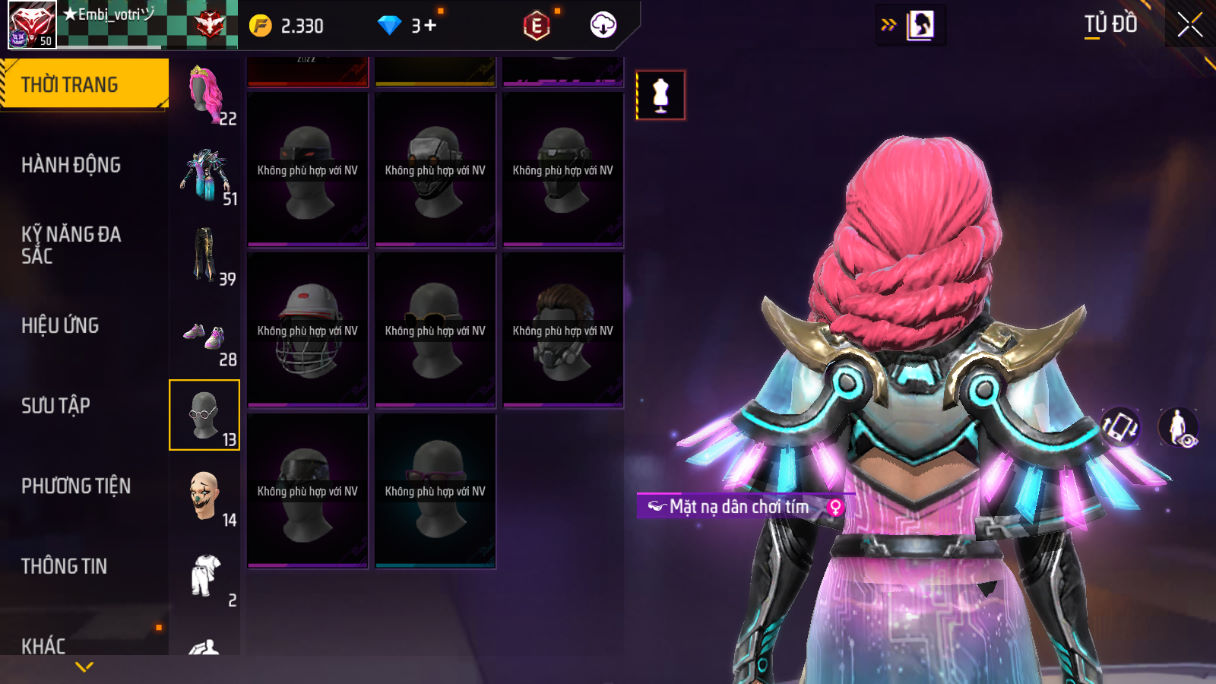
Task: Switch to the HÀNH ĐỘNG category
Action: (71, 165)
